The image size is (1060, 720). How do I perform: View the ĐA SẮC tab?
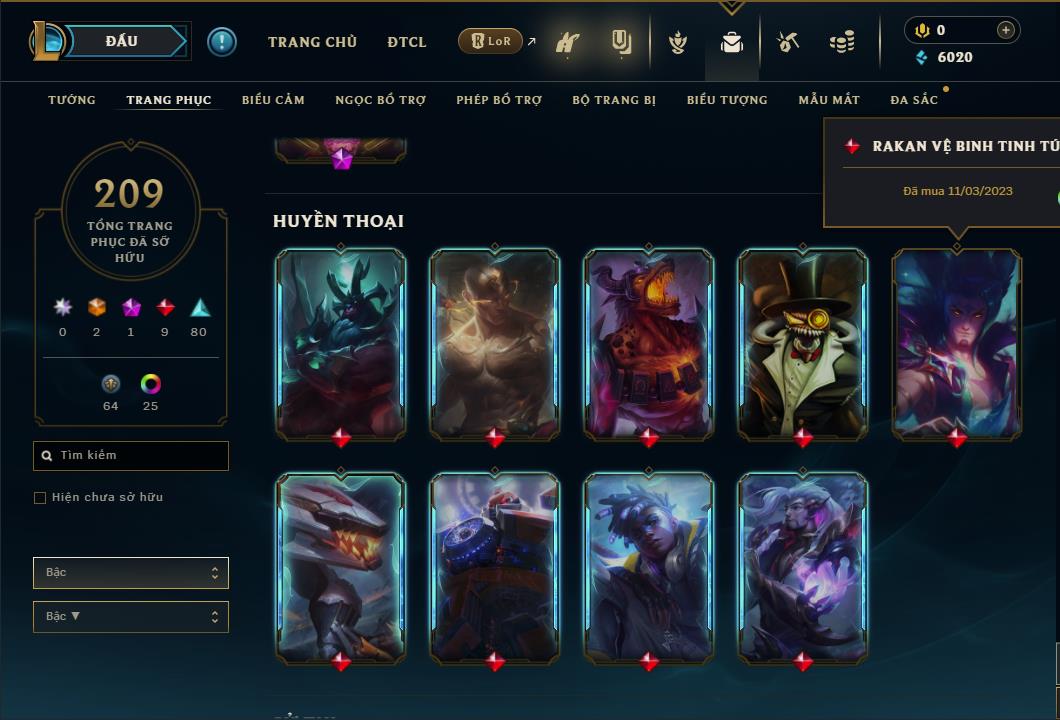(x=914, y=100)
